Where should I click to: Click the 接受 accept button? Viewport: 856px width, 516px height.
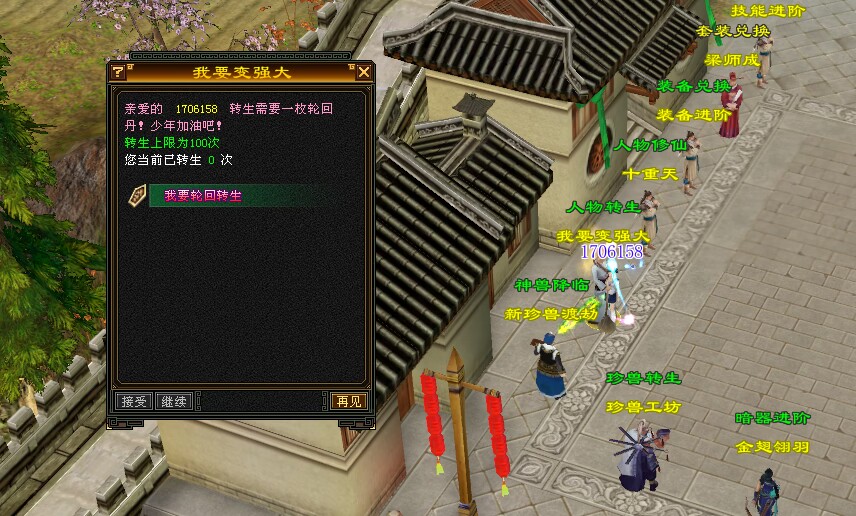coord(133,401)
